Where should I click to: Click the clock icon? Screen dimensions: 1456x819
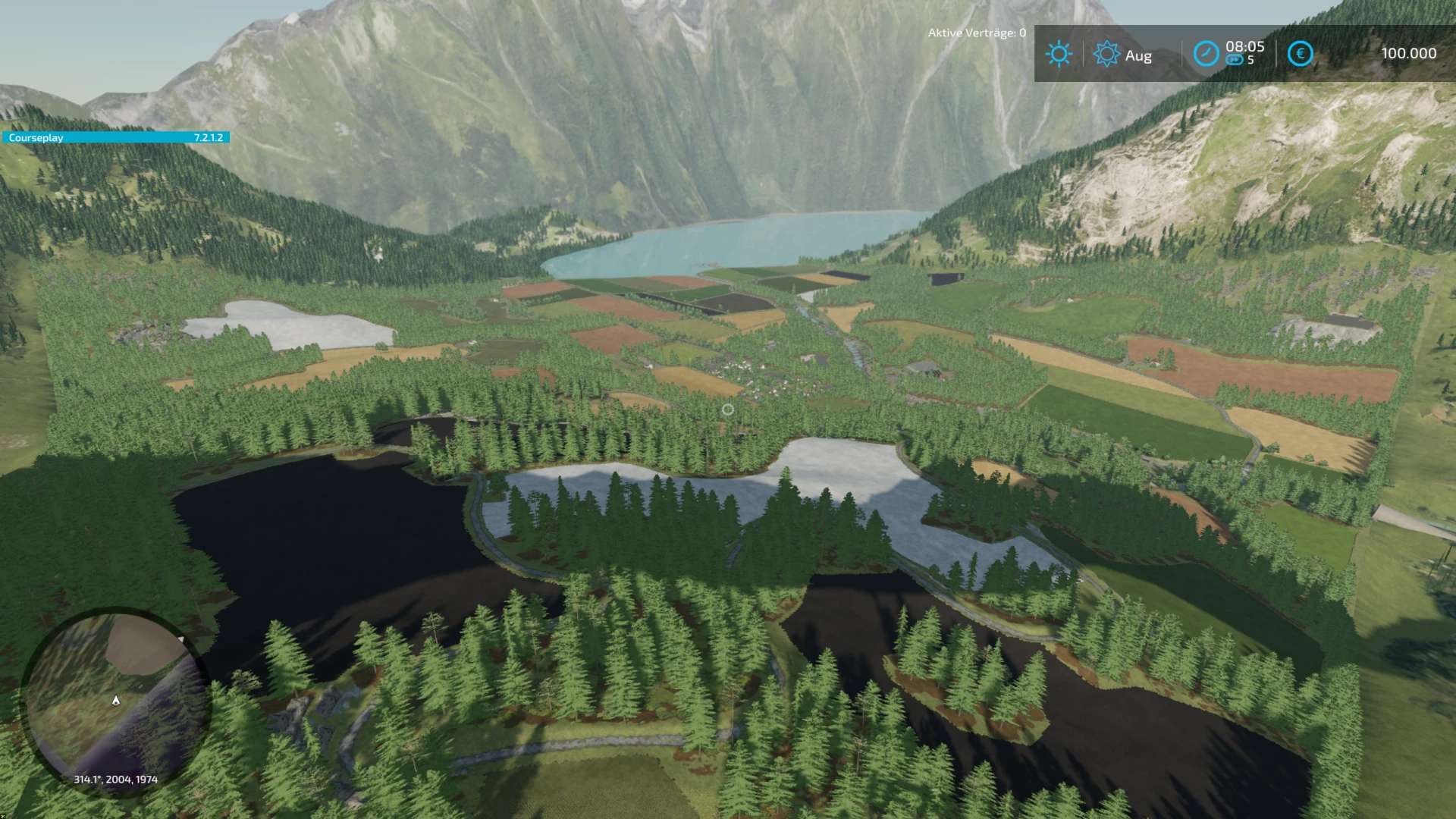[x=1206, y=54]
